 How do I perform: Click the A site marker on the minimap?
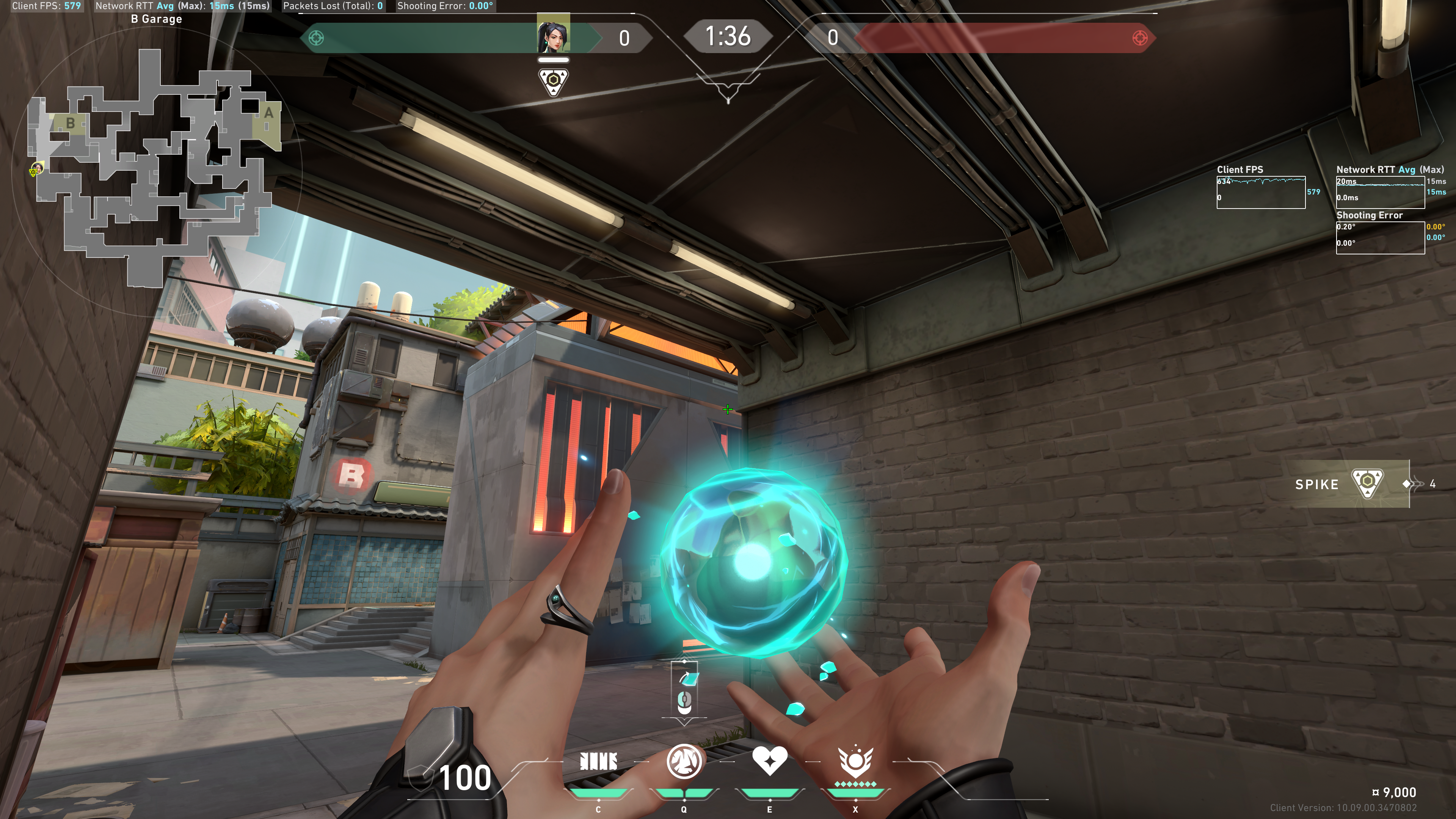tap(268, 113)
